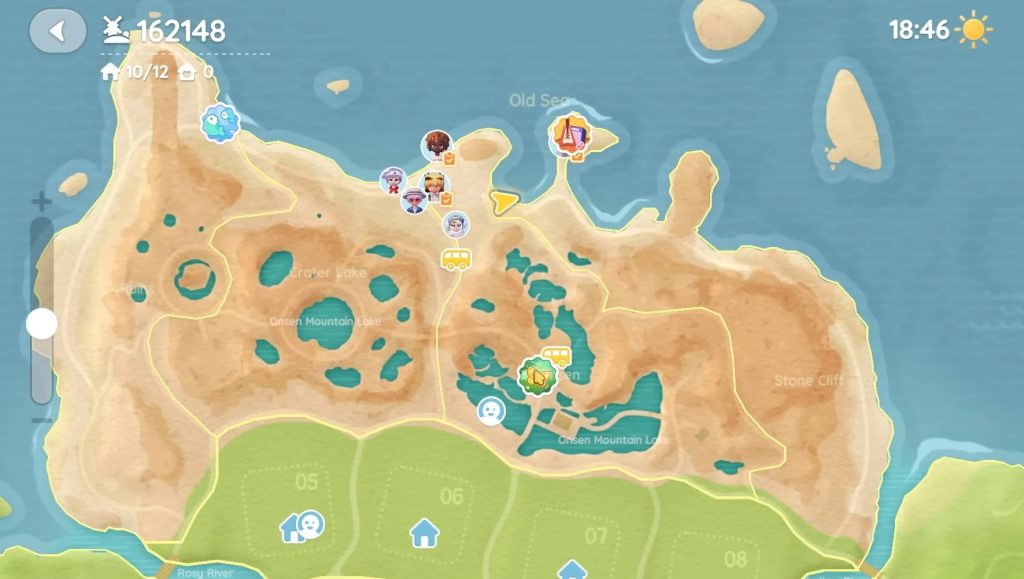Open the green butterfly marker
This screenshot has width=1024, height=579.
coord(535,377)
